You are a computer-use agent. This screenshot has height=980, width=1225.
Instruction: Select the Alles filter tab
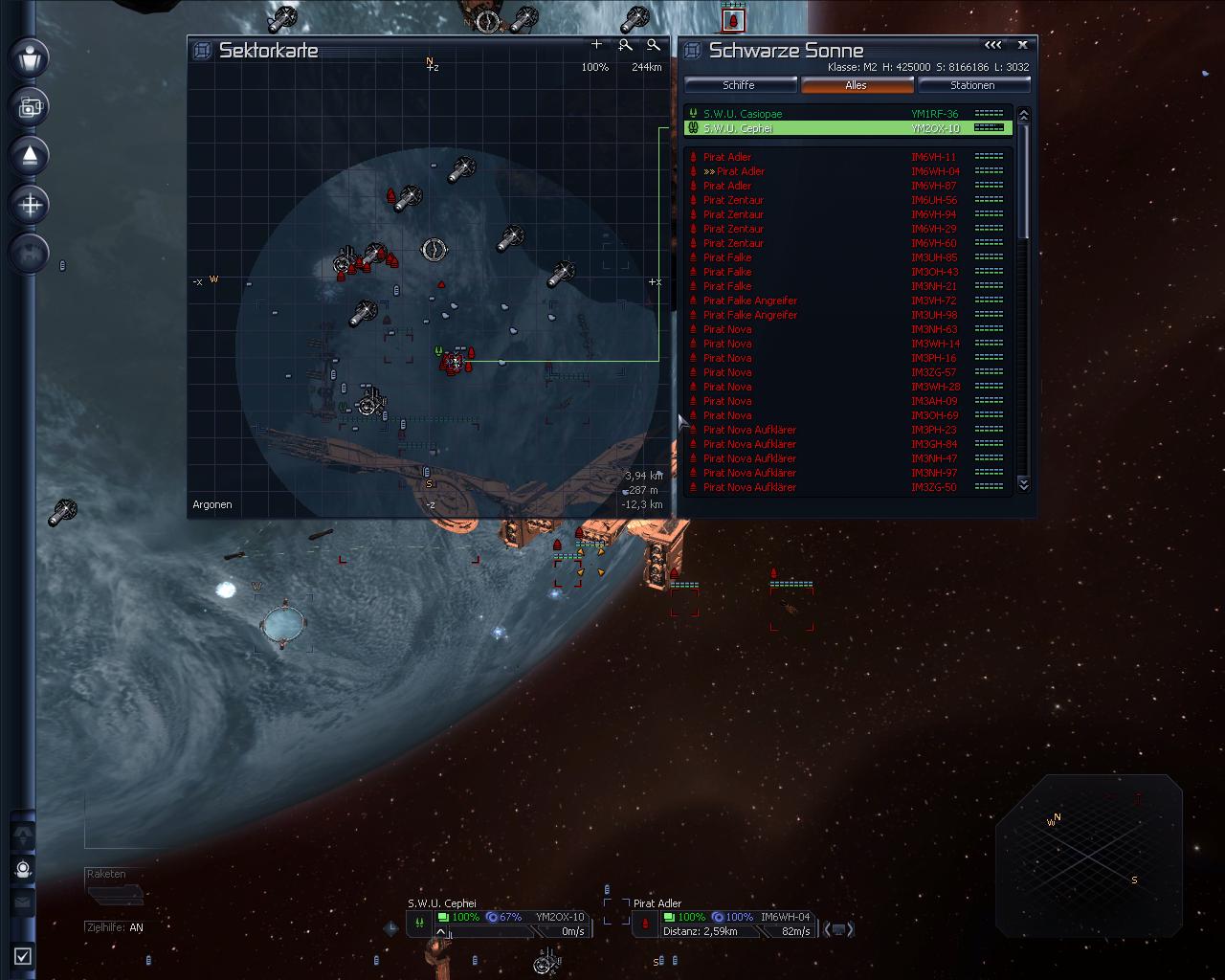[x=856, y=85]
